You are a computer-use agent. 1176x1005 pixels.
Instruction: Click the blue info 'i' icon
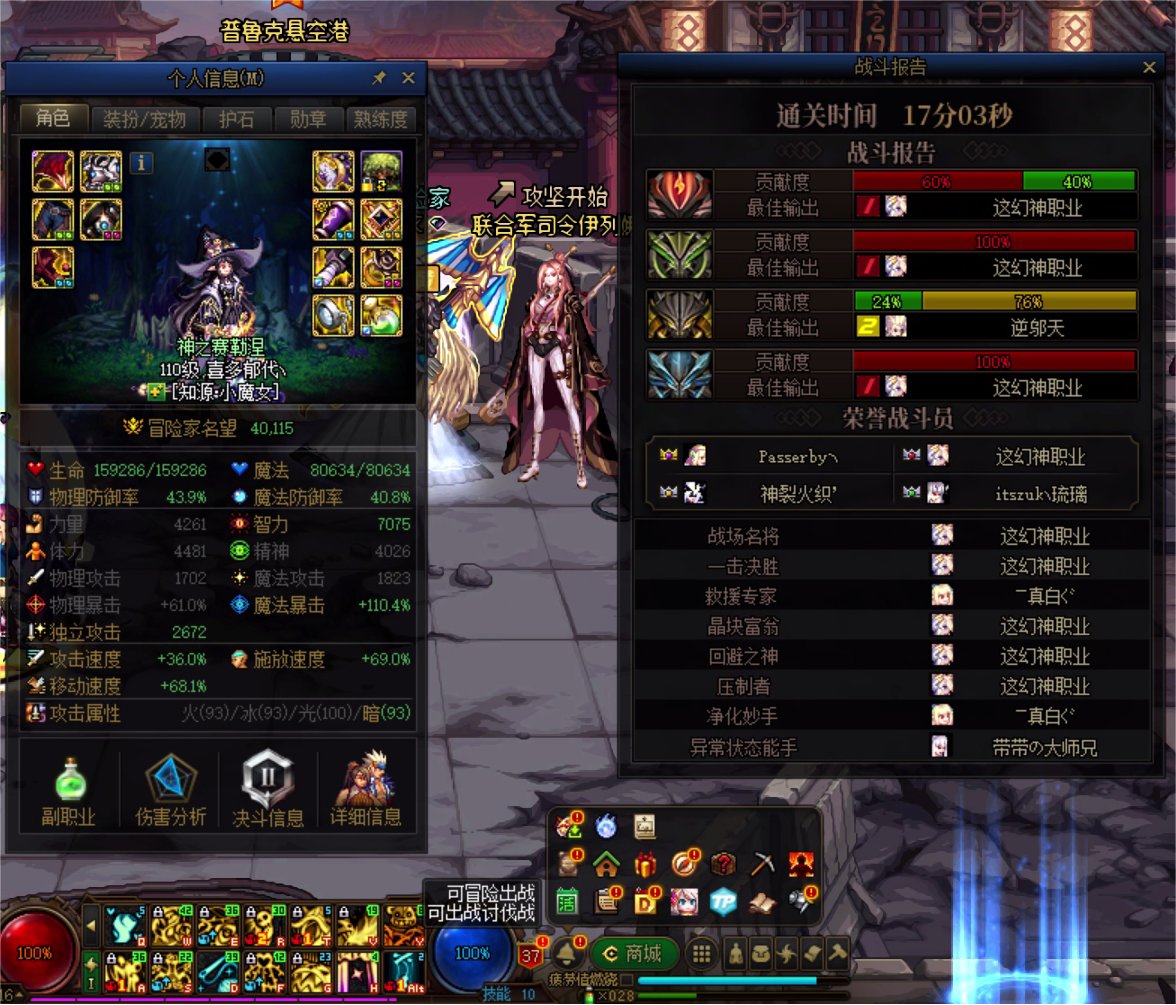pyautogui.click(x=141, y=162)
